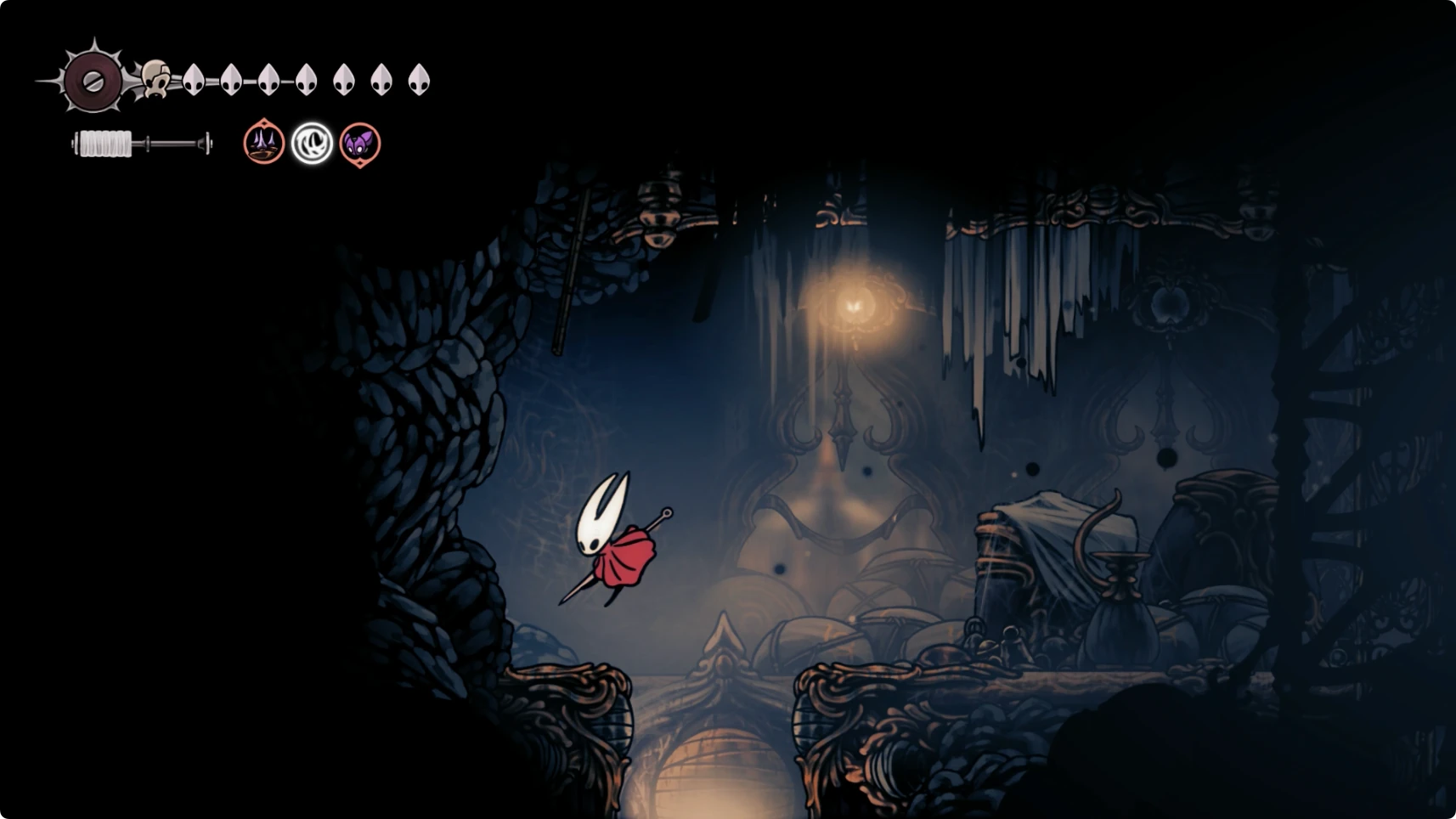Select the purple spike trap tool icon
1456x819 pixels.
(263, 142)
